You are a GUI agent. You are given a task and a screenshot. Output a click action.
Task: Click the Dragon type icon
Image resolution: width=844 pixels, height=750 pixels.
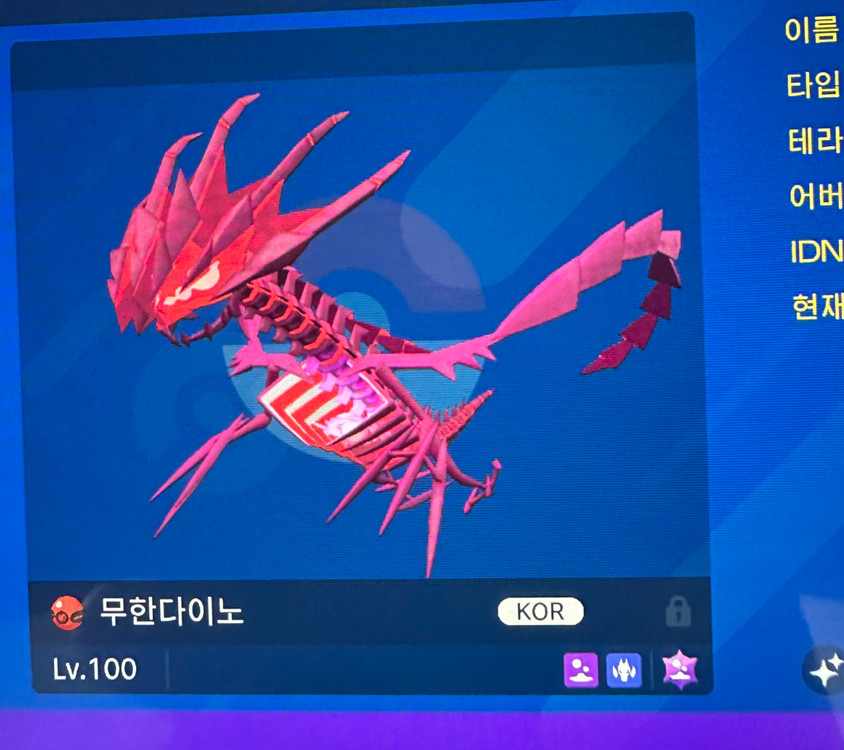tap(624, 669)
